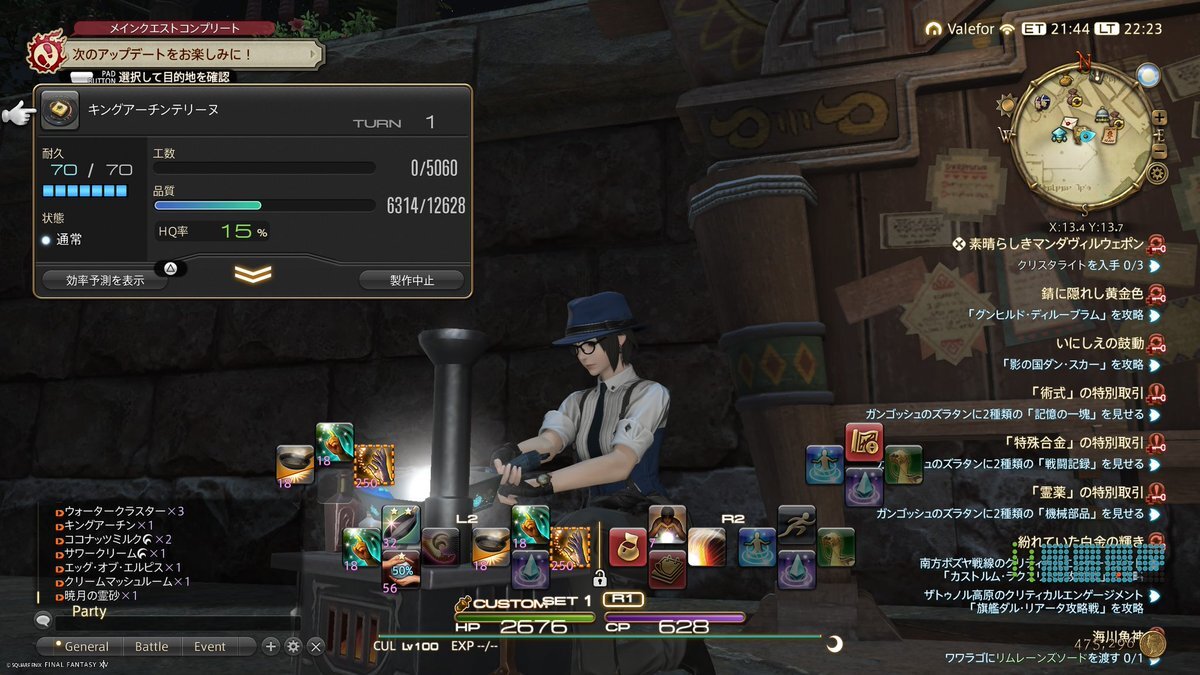This screenshot has width=1200, height=675.
Task: Click the 製作中止 cancel crafting button
Action: click(x=411, y=280)
